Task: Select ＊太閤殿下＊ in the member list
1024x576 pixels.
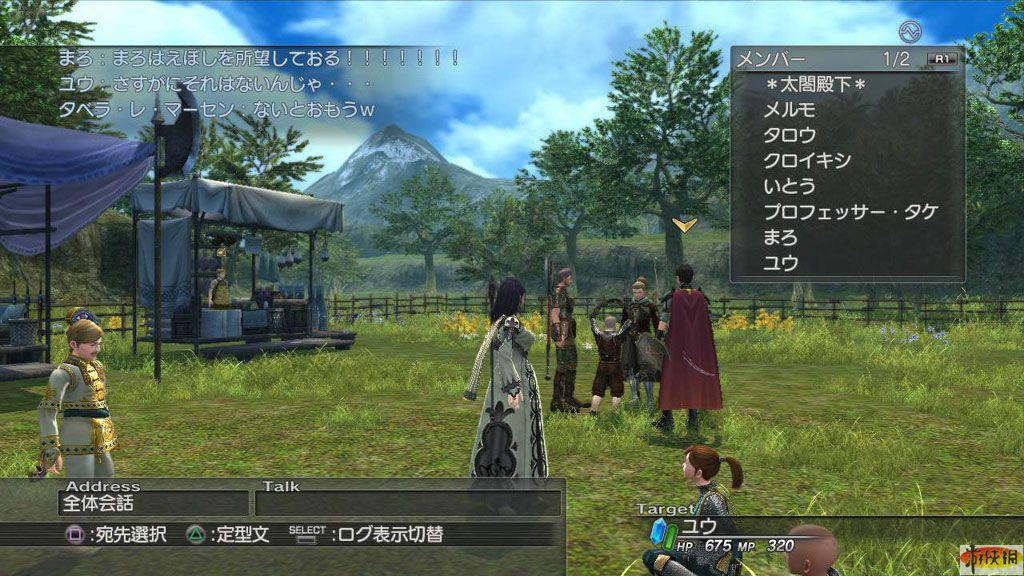Action: (814, 85)
